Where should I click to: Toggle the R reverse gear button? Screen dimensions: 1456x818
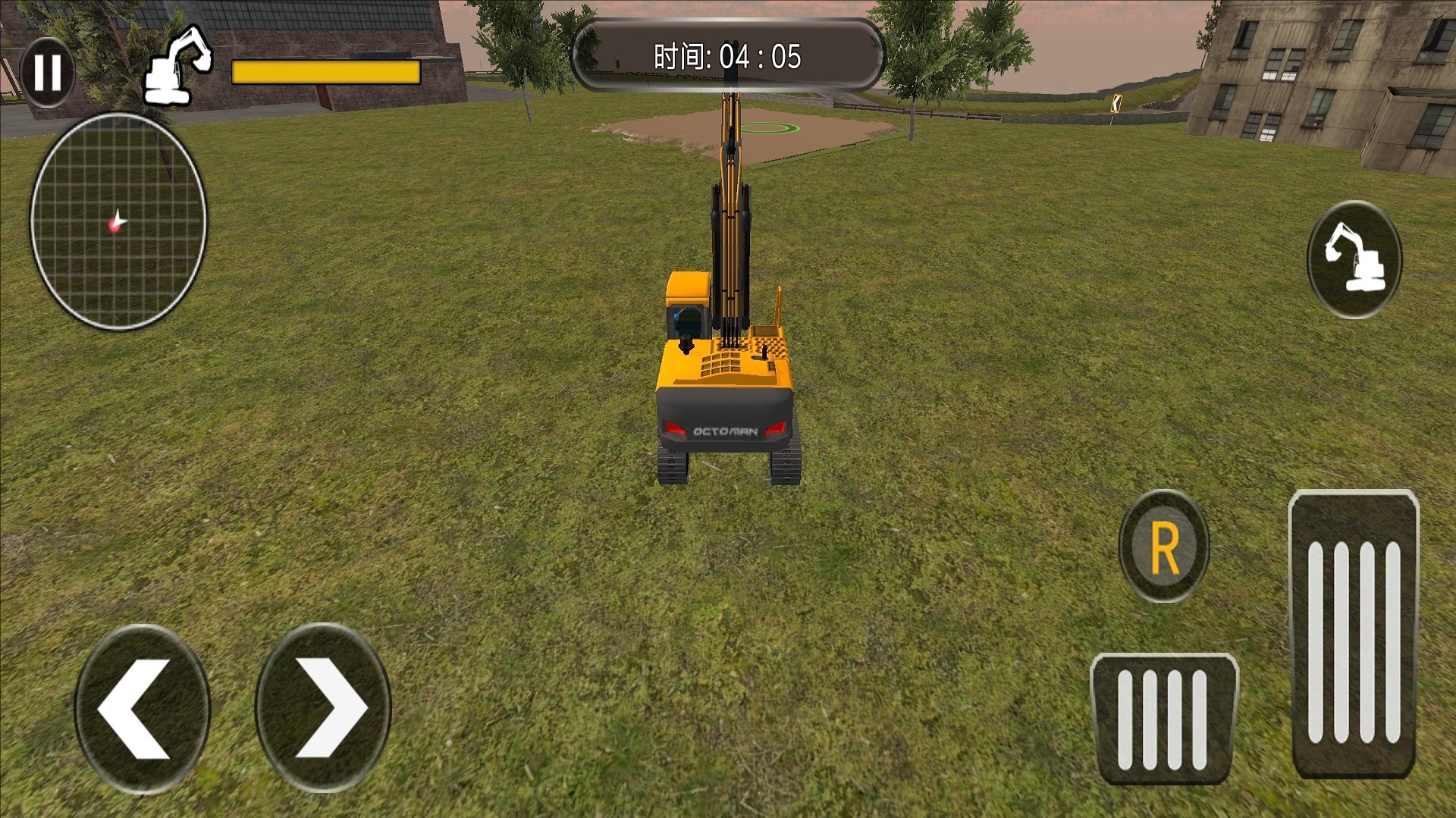(1164, 547)
